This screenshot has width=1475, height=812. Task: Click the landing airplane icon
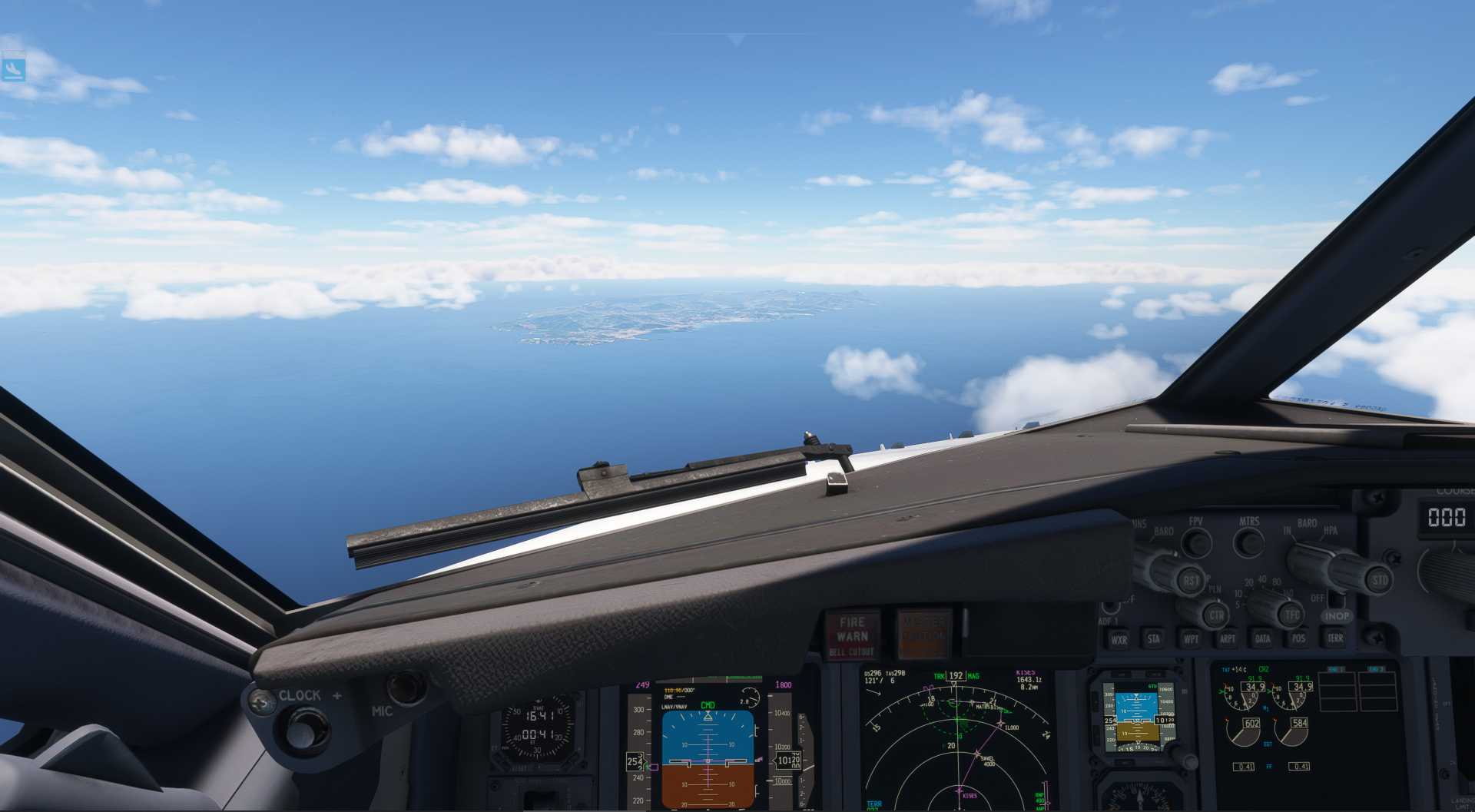tap(13, 69)
